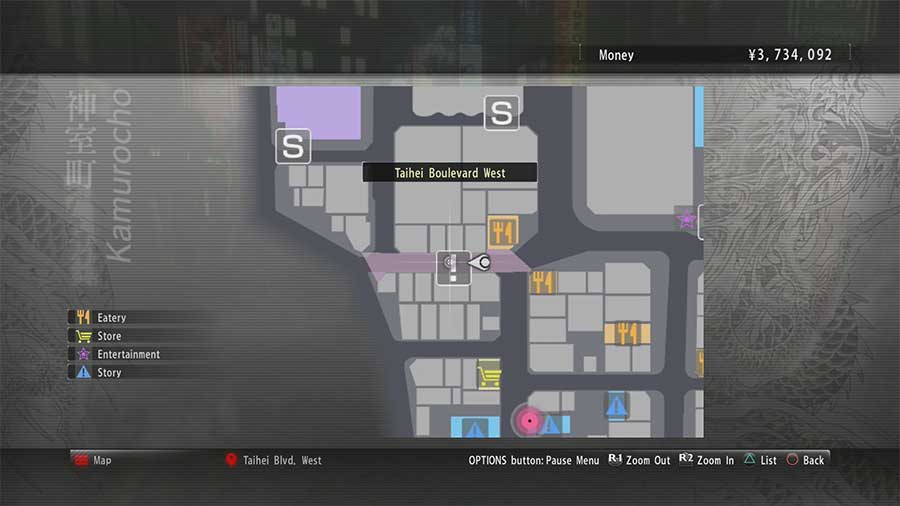Select the Eatery legend entry
The width and height of the screenshot is (900, 506).
click(x=110, y=318)
